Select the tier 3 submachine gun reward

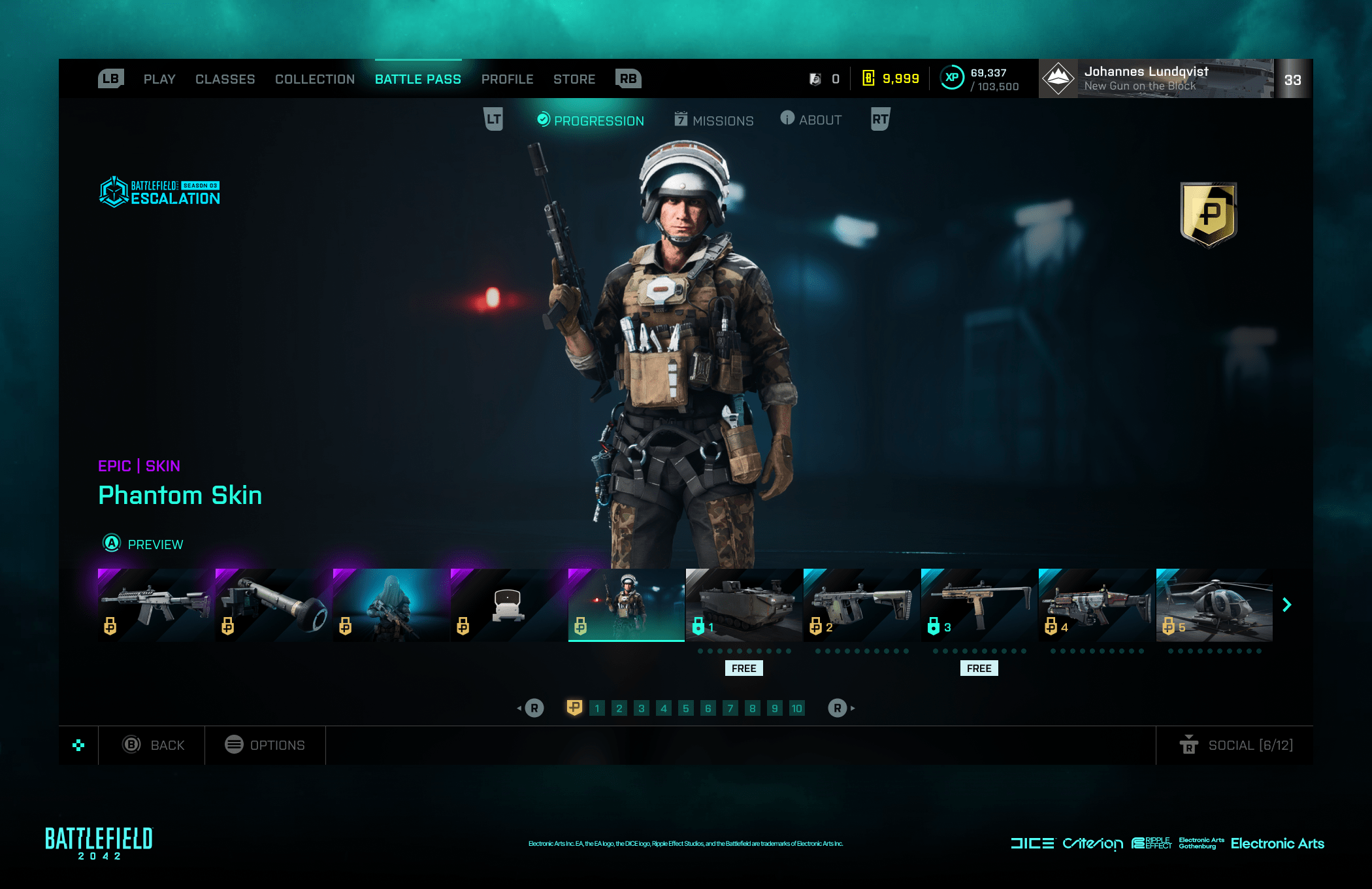[979, 605]
